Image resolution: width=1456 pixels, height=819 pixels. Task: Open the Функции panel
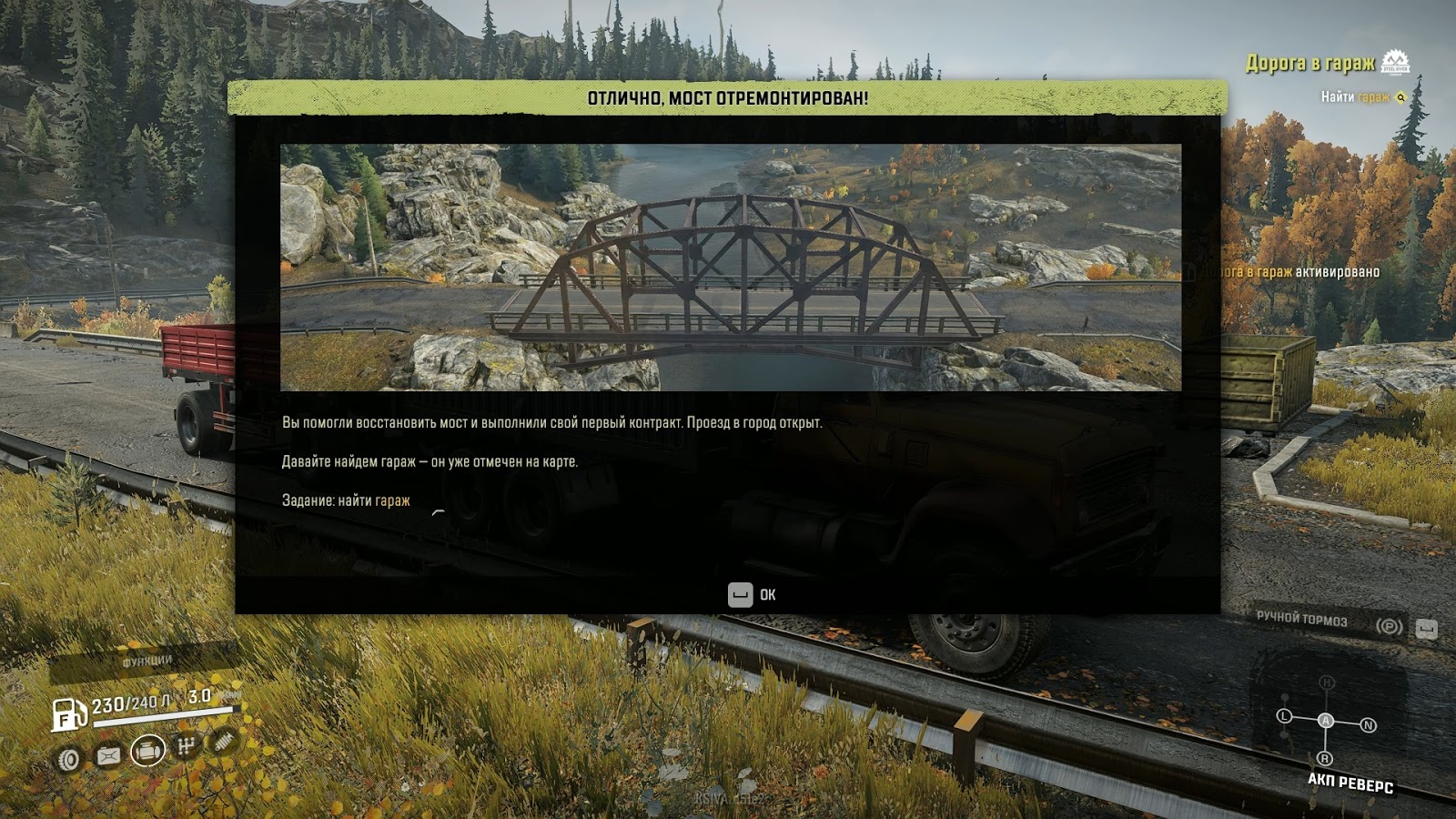tap(147, 661)
